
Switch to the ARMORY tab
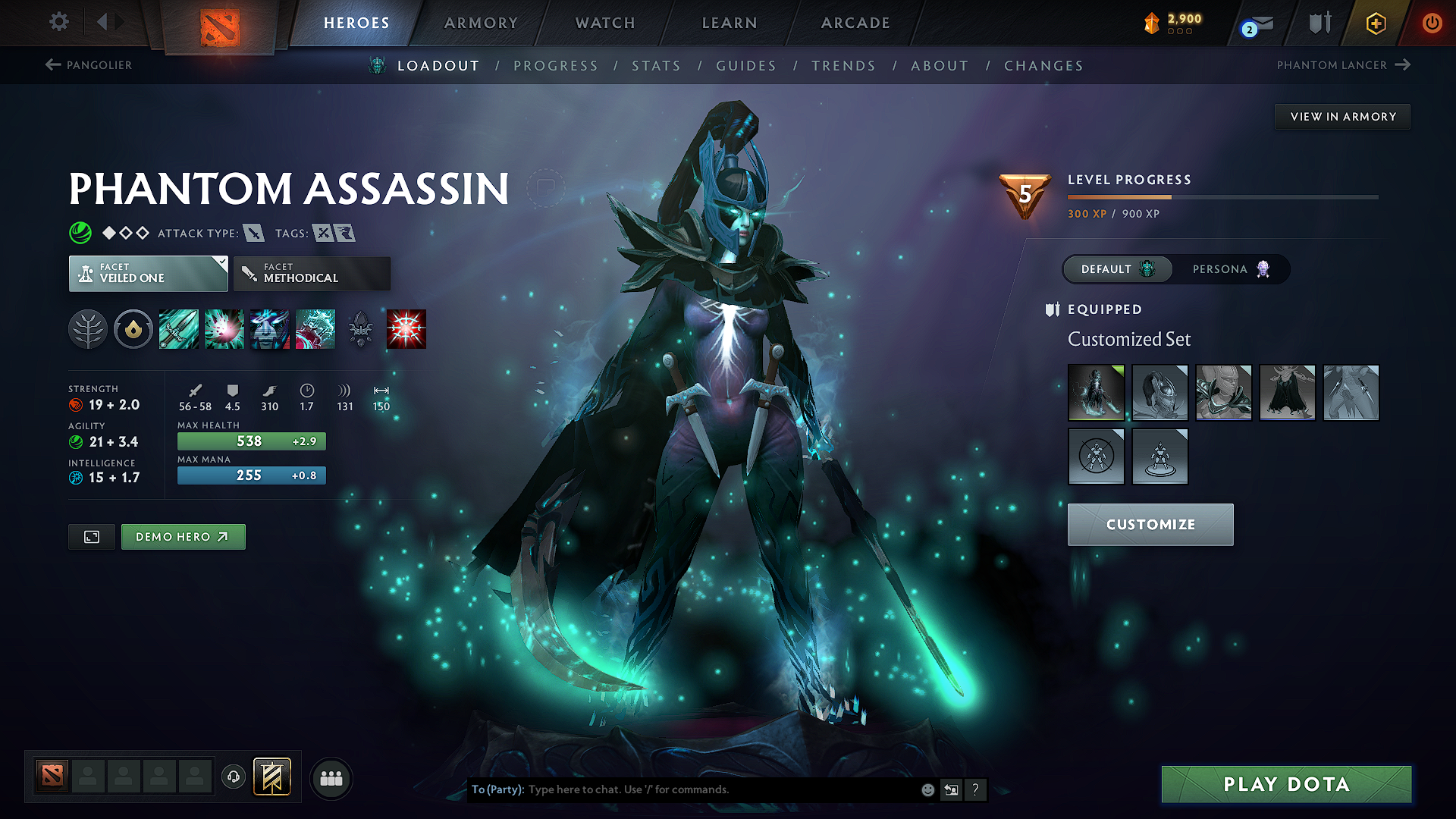click(x=481, y=23)
